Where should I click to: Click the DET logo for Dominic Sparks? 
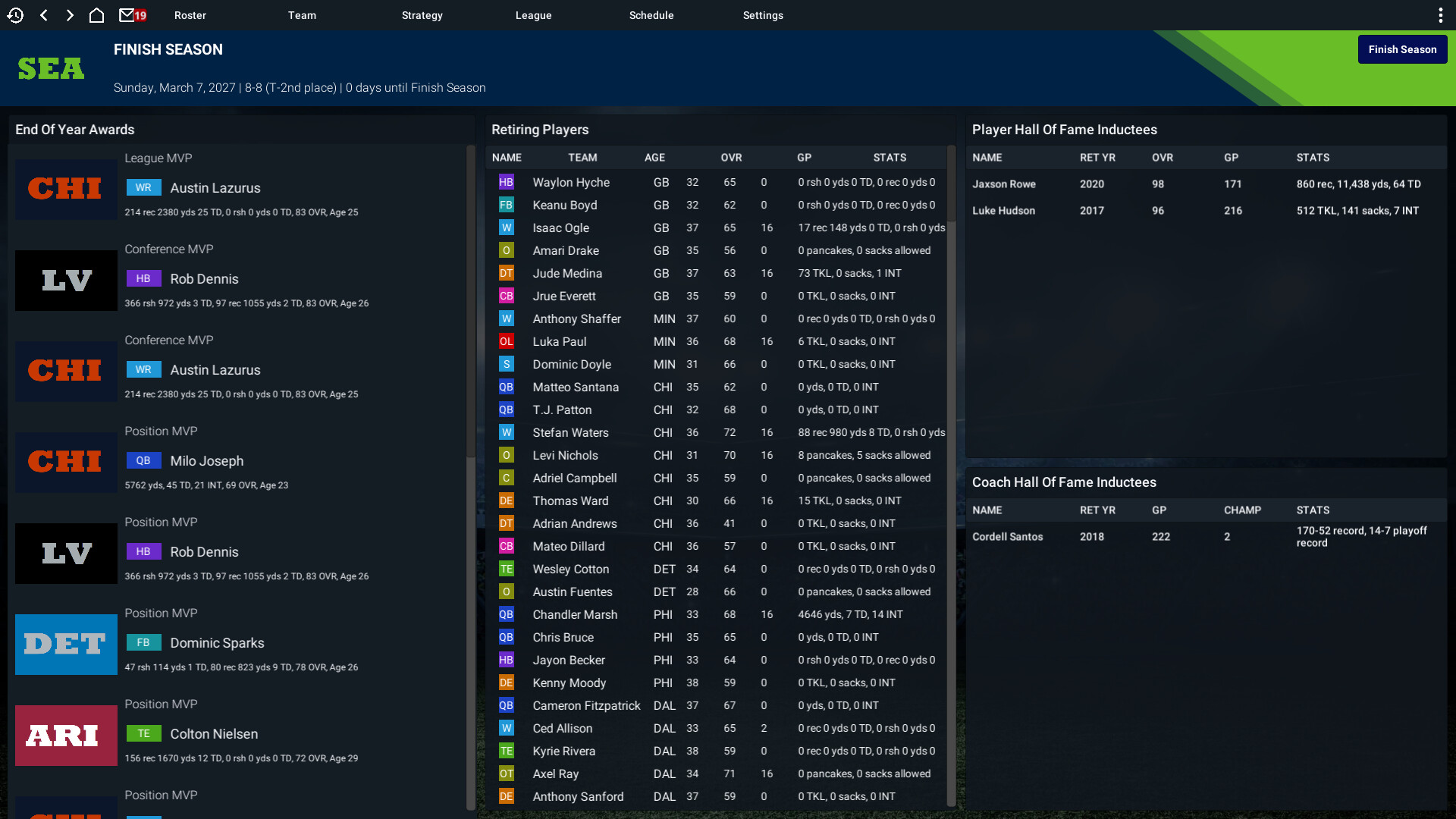[66, 644]
